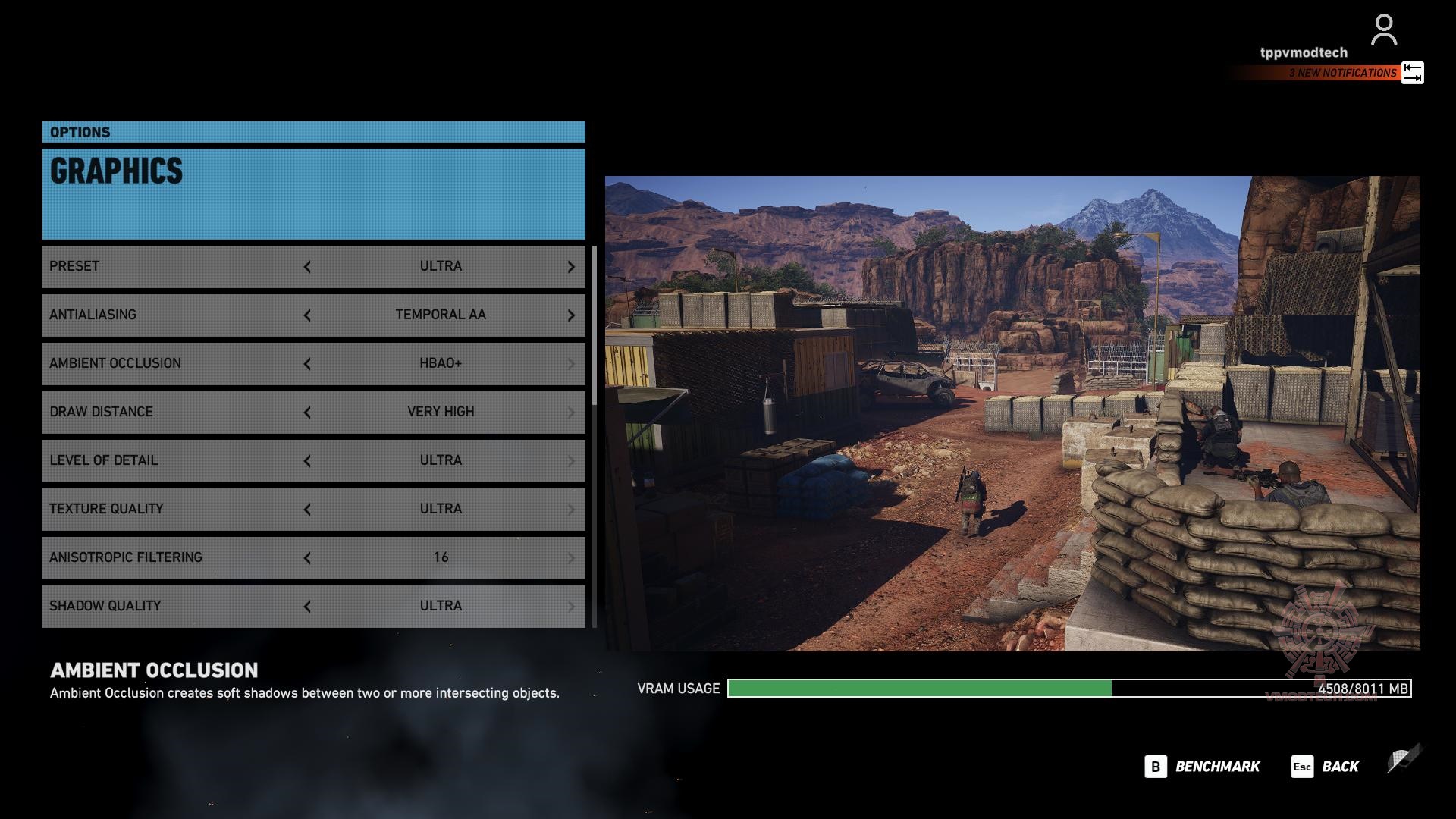Image resolution: width=1456 pixels, height=819 pixels.
Task: Run the Benchmark
Action: pyautogui.click(x=1203, y=767)
